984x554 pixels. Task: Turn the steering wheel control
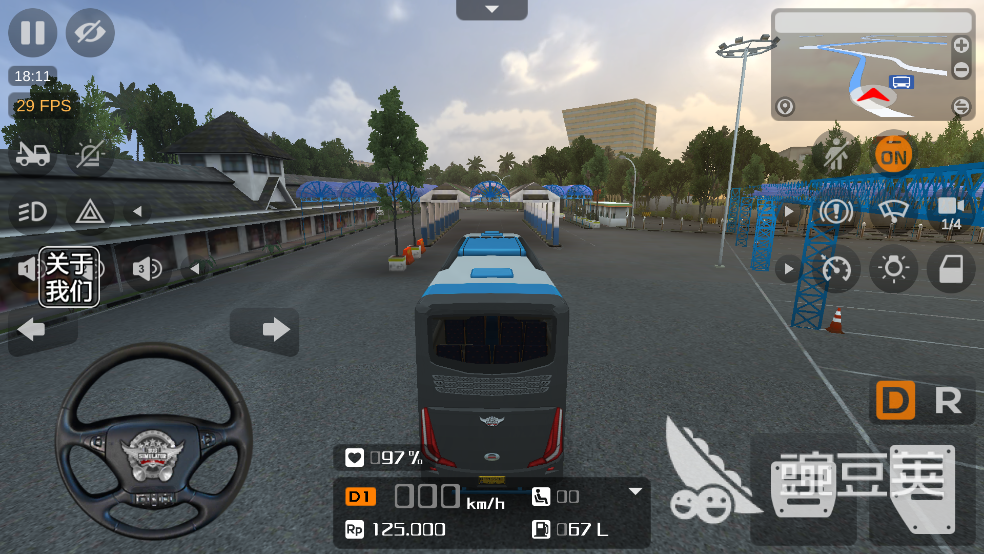(x=153, y=438)
